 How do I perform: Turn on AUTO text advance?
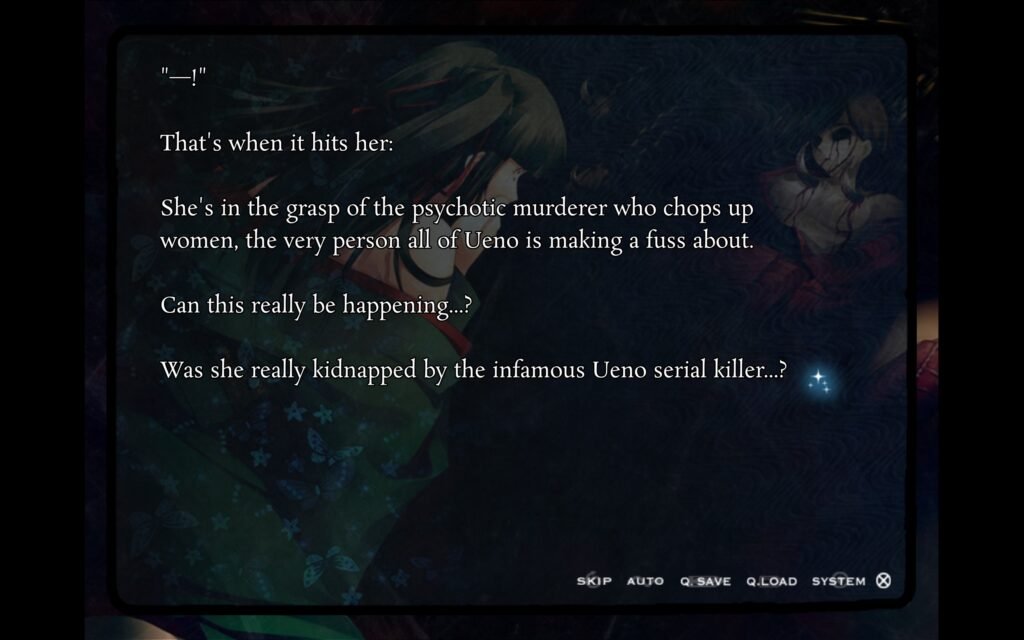[645, 581]
